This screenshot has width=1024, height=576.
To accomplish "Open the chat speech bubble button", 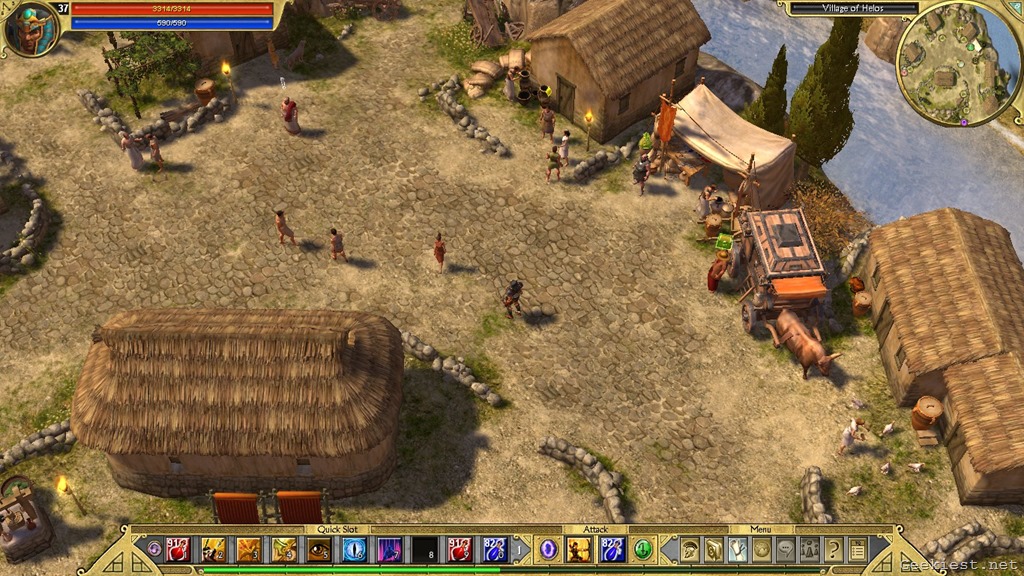I will point(786,549).
